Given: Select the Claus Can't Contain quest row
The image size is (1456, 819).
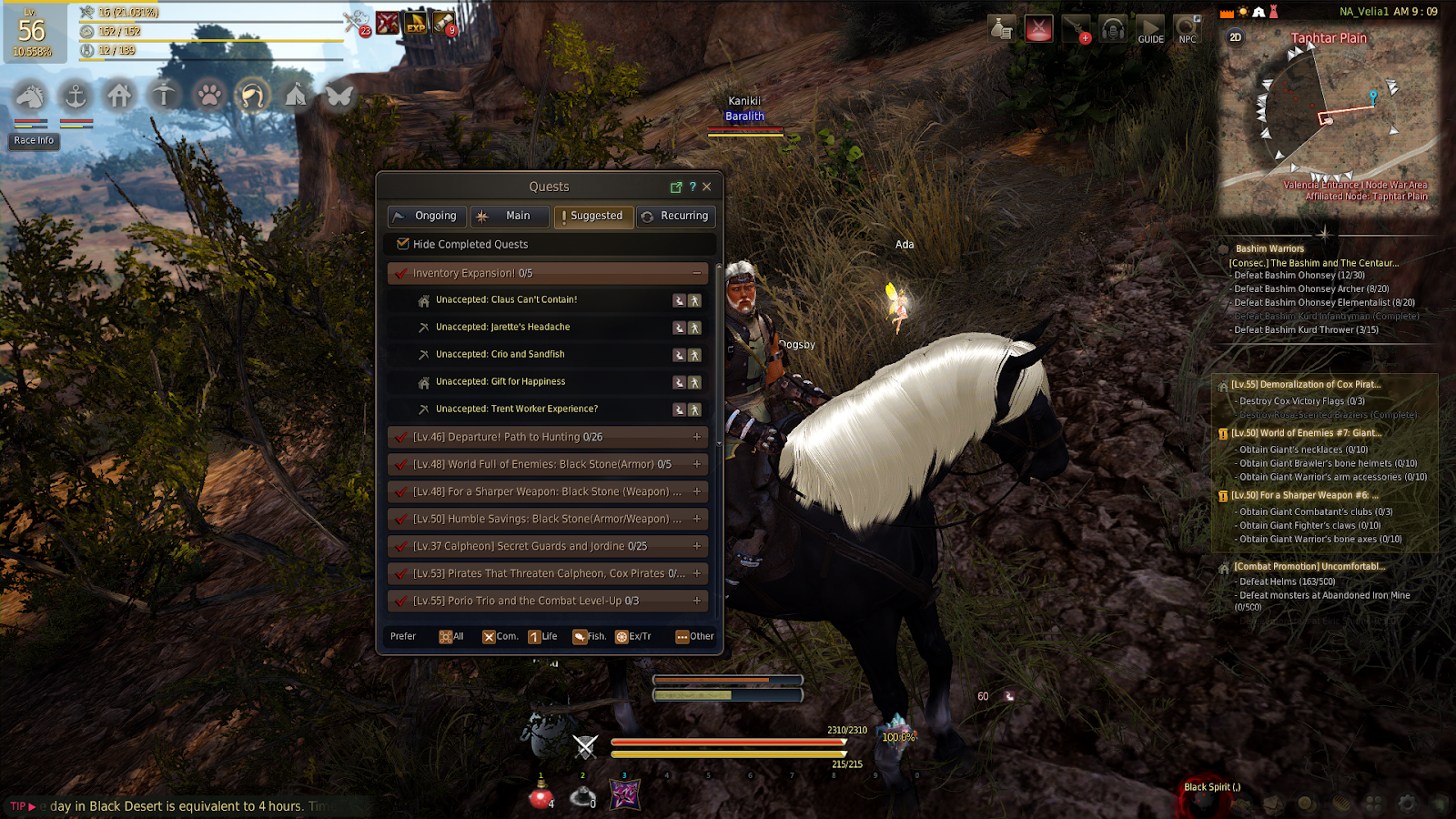Looking at the screenshot, I should point(506,299).
